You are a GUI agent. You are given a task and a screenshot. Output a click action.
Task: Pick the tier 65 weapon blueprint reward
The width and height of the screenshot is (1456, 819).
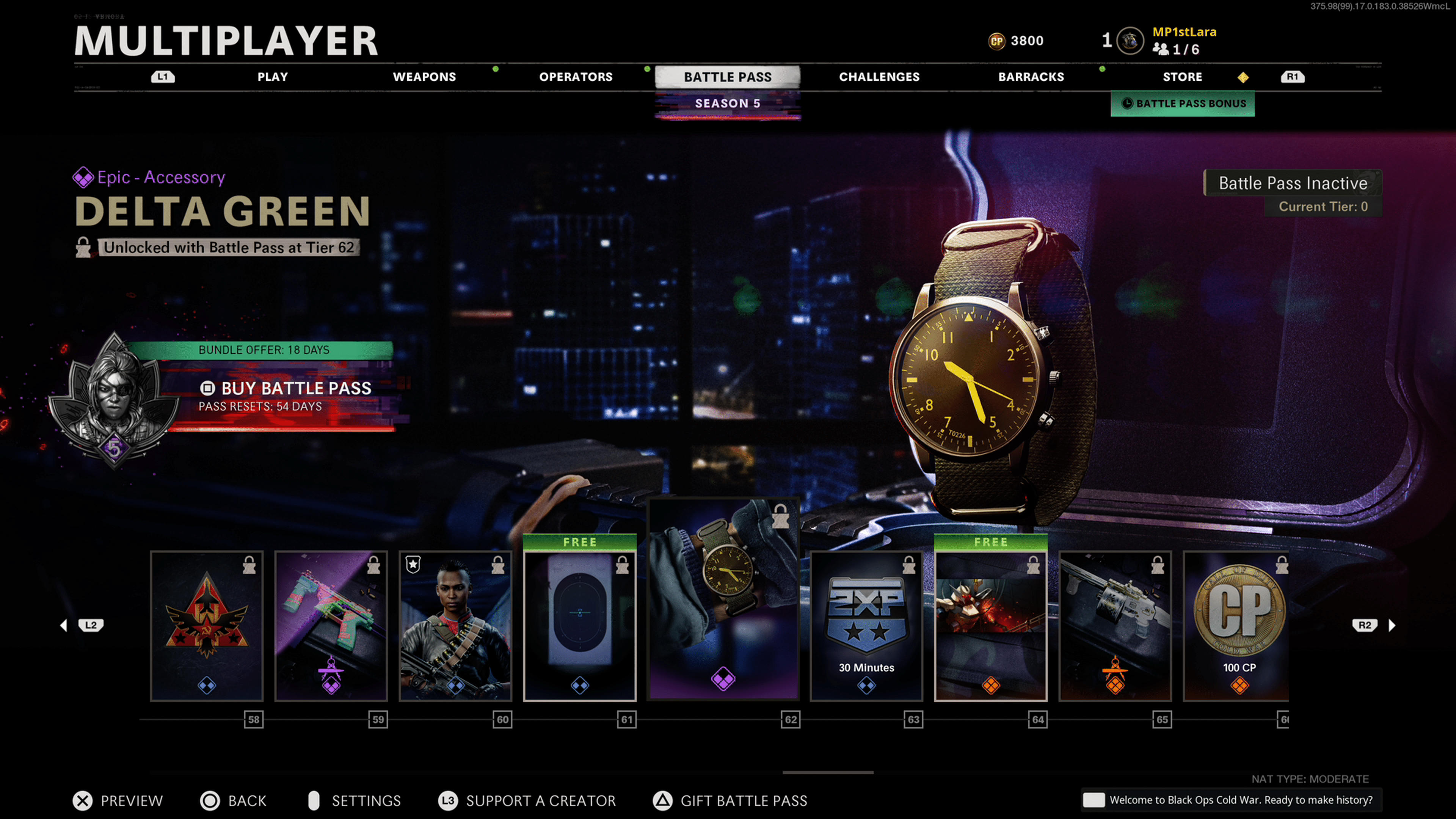click(x=1115, y=626)
